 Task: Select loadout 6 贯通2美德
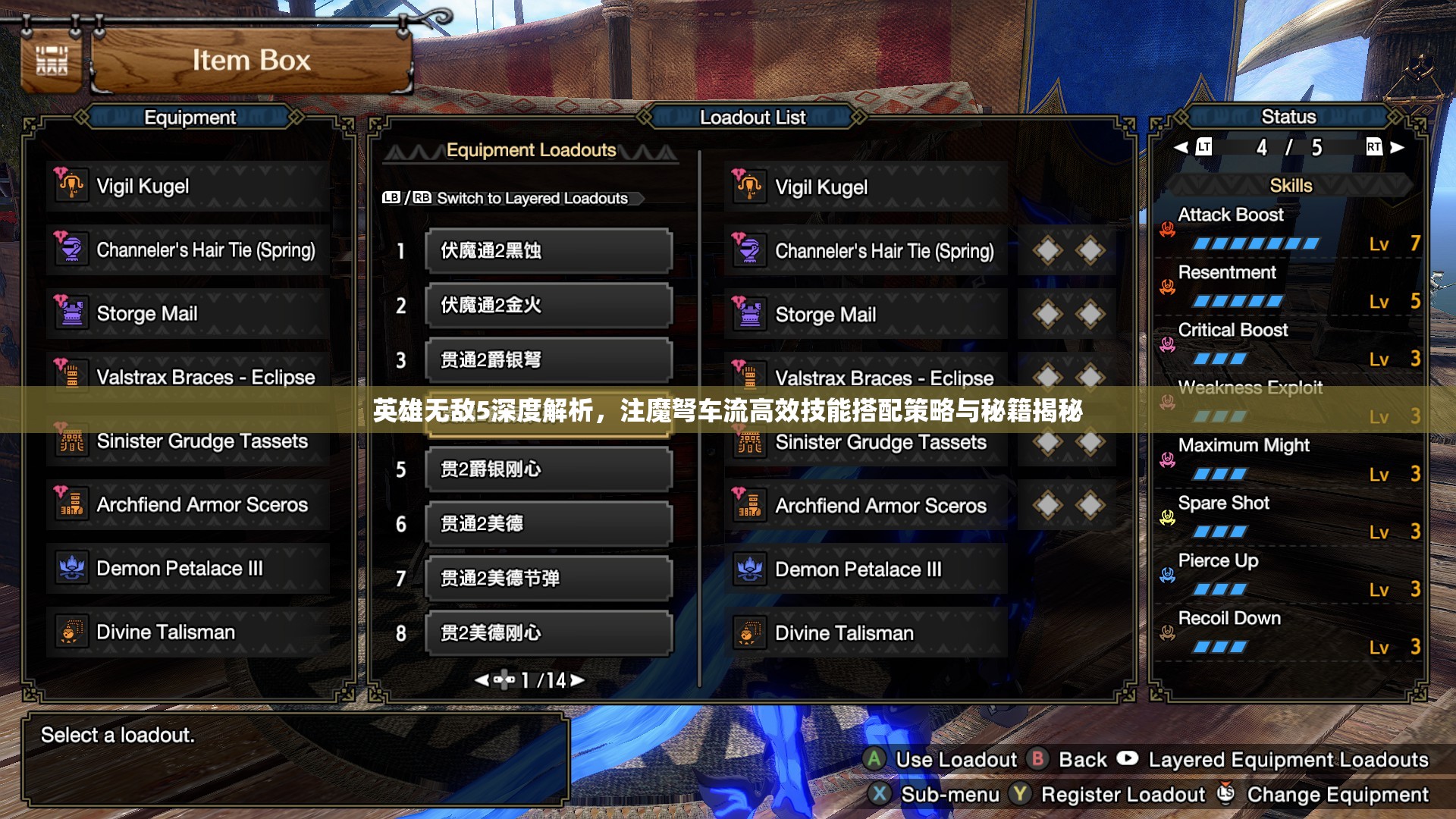pos(549,524)
